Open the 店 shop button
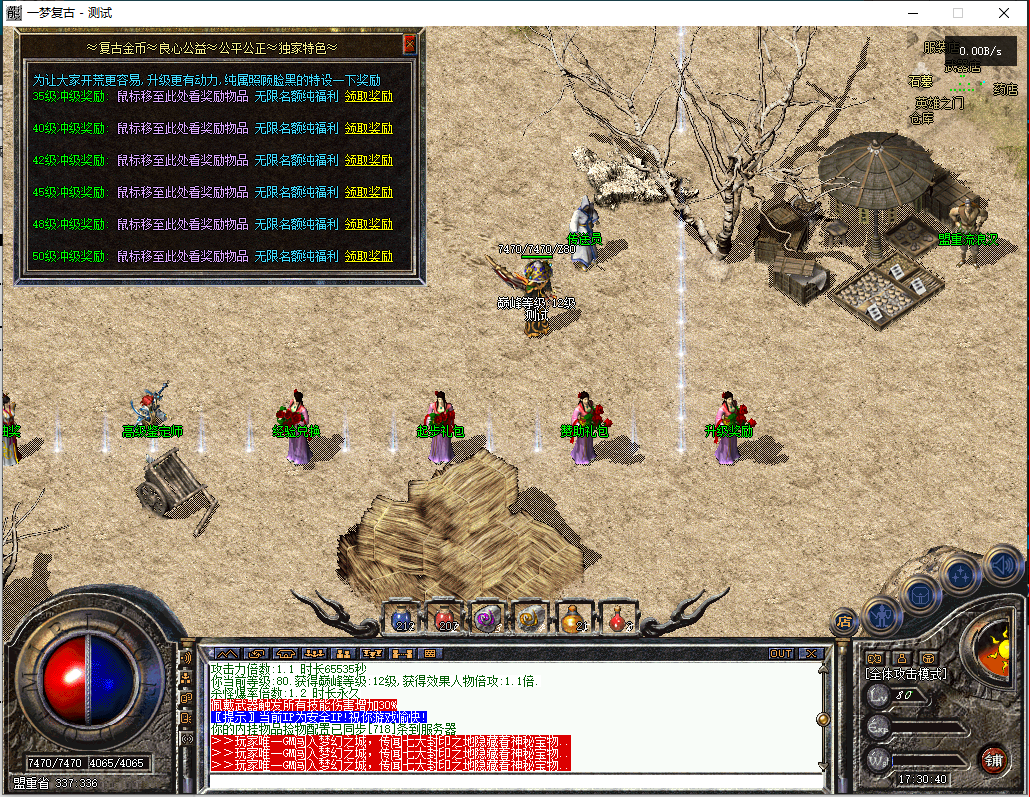 tap(843, 622)
